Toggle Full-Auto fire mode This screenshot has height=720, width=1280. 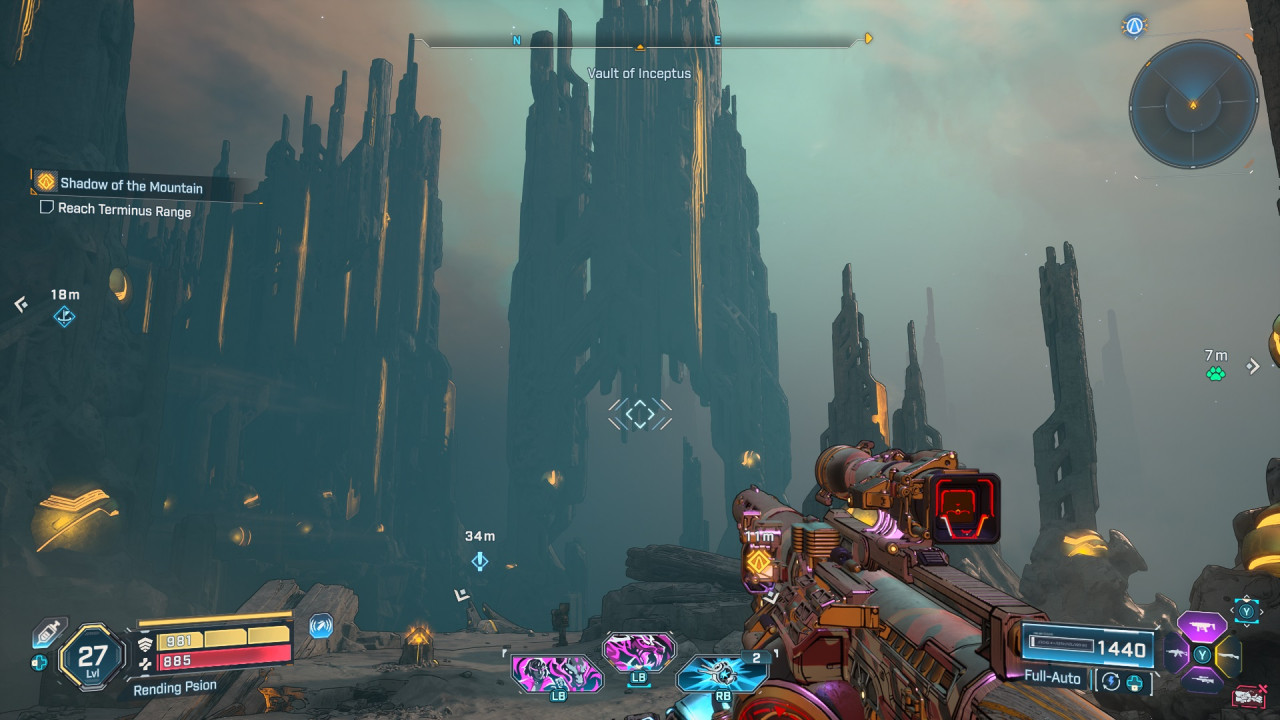tap(1050, 678)
